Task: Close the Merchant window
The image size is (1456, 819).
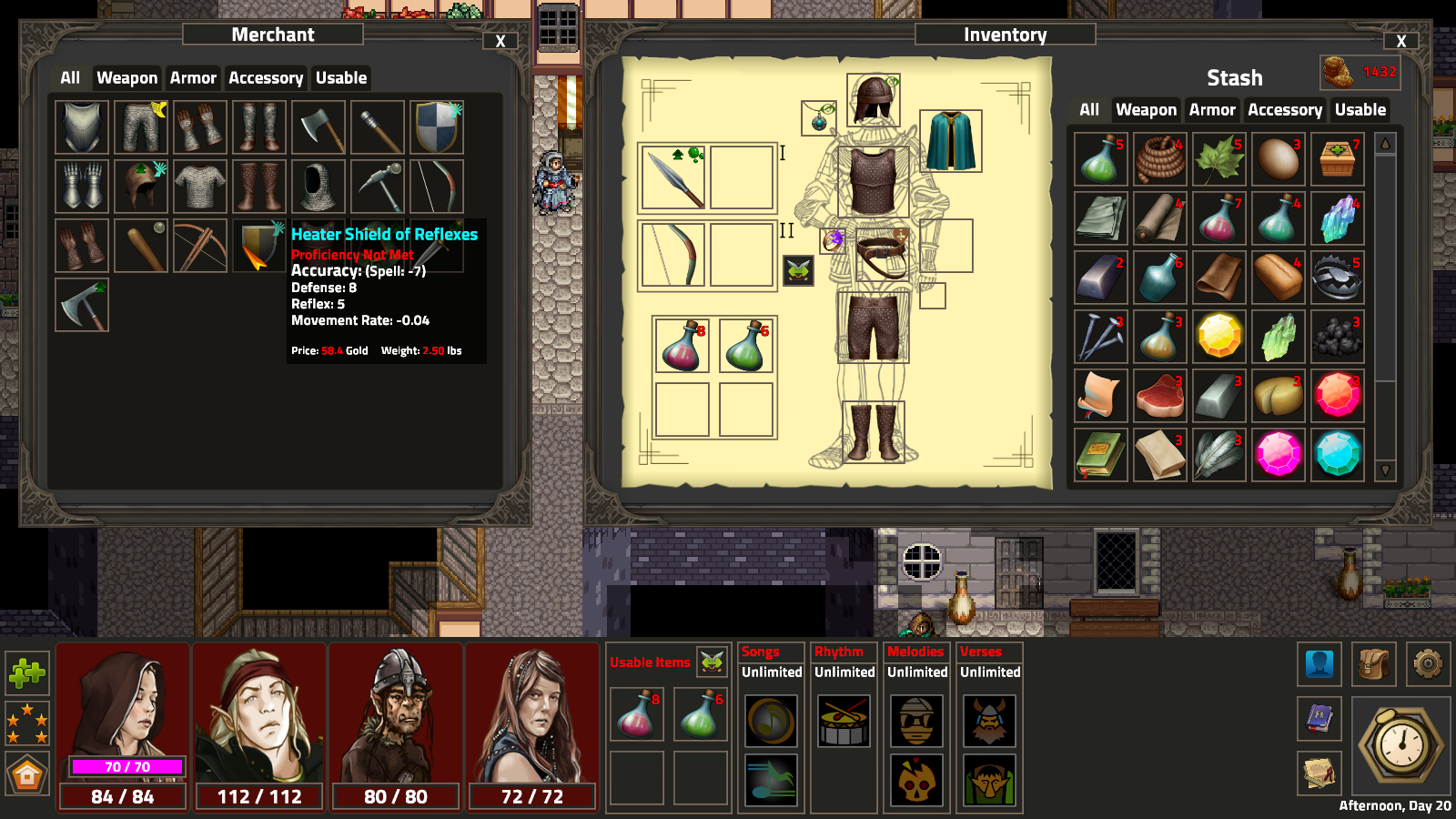Action: (x=500, y=41)
